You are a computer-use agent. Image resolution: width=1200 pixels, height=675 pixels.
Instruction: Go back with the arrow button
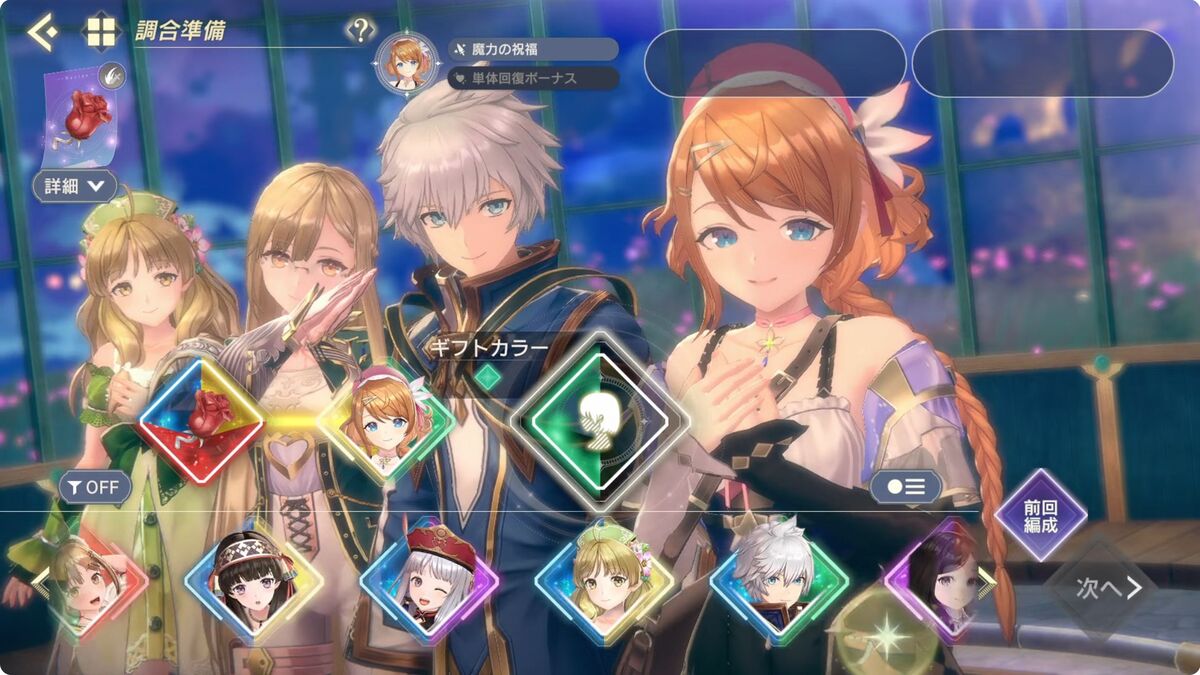click(x=41, y=31)
